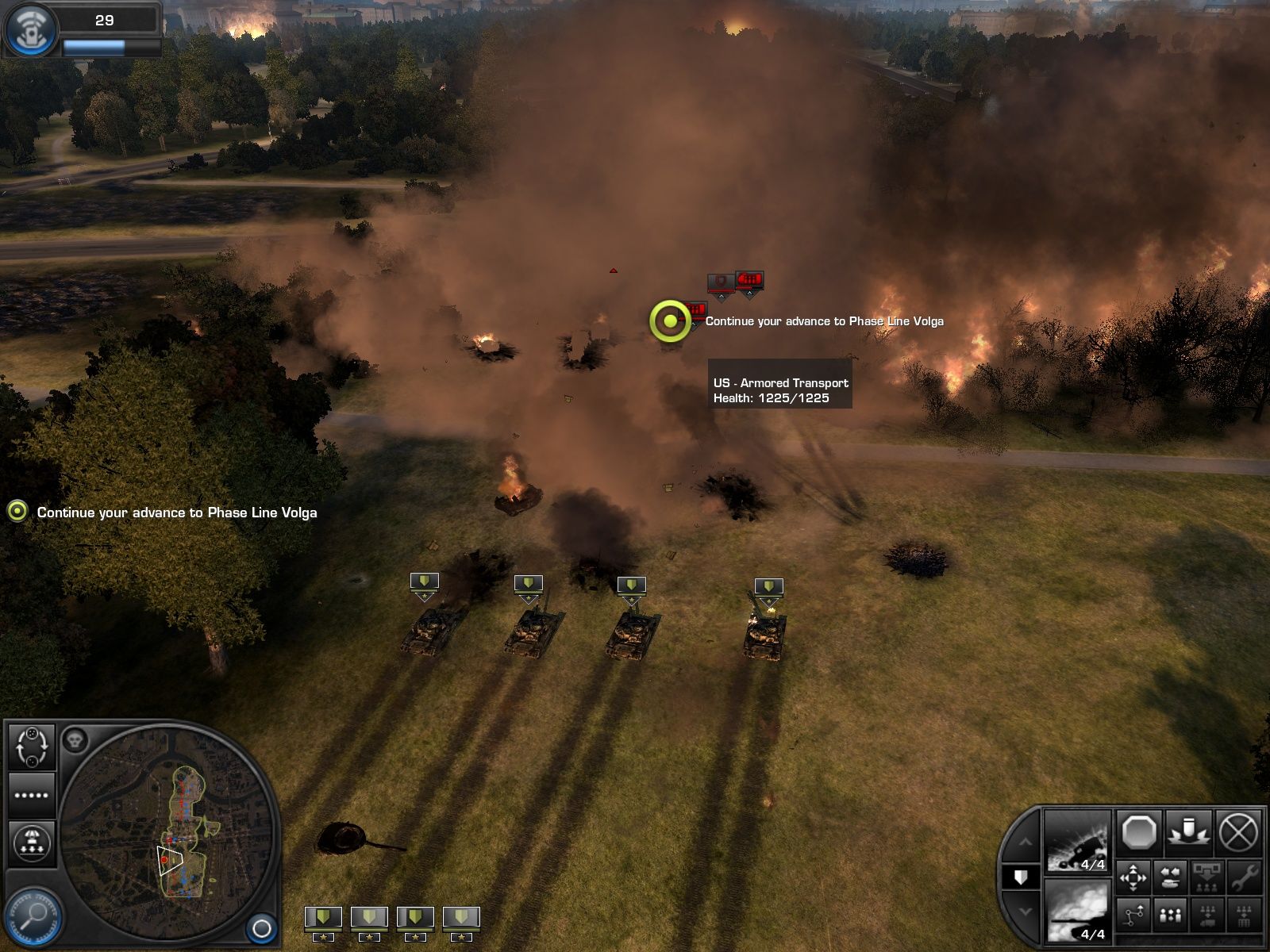Click the up chevron beside the stance shield
Viewport: 1270px width, 952px height.
pyautogui.click(x=1026, y=842)
